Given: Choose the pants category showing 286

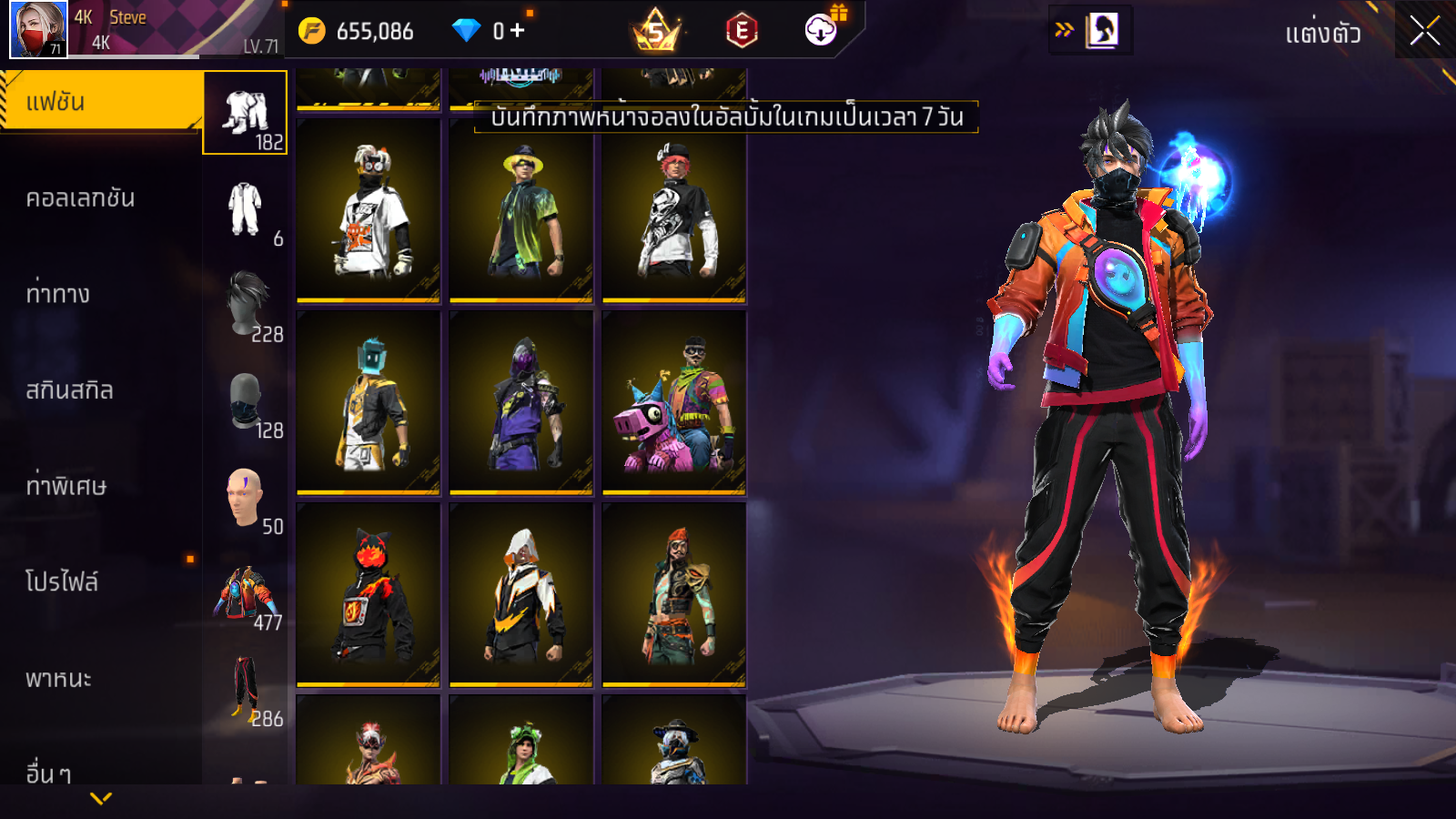Looking at the screenshot, I should point(246,689).
